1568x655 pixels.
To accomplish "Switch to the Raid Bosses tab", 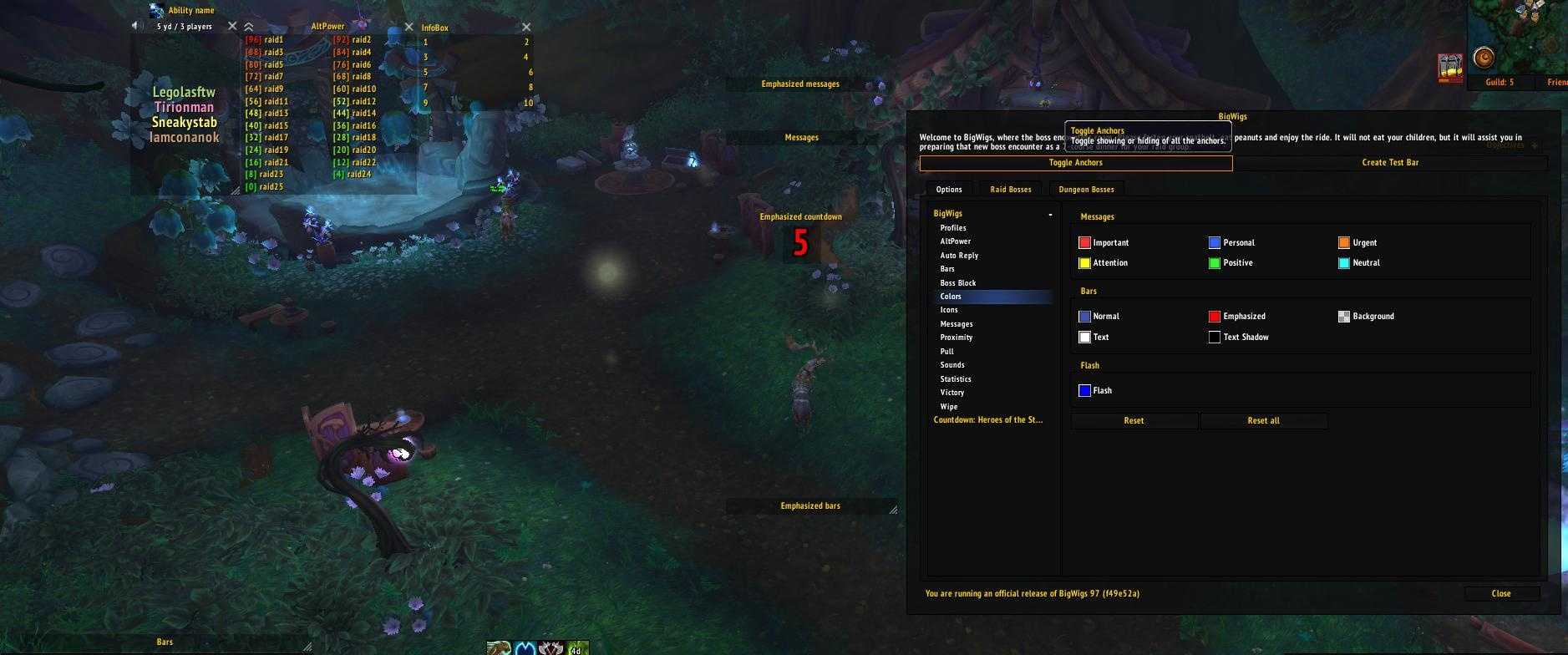I will pos(1010,190).
